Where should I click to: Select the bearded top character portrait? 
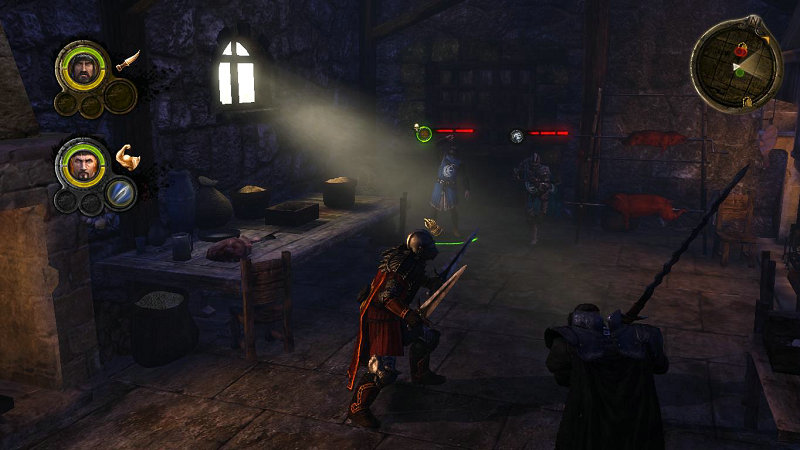coord(83,69)
